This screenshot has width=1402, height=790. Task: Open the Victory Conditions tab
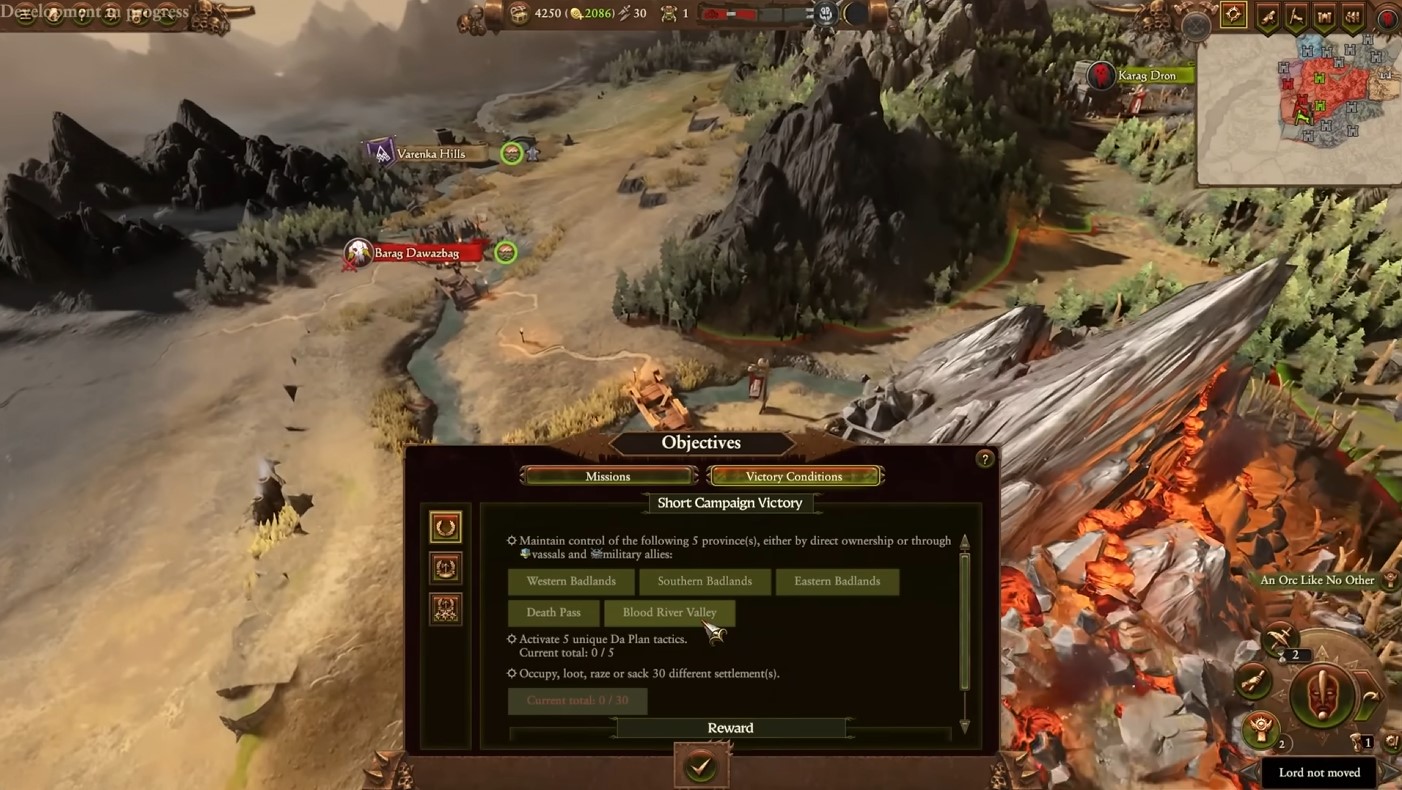[795, 476]
